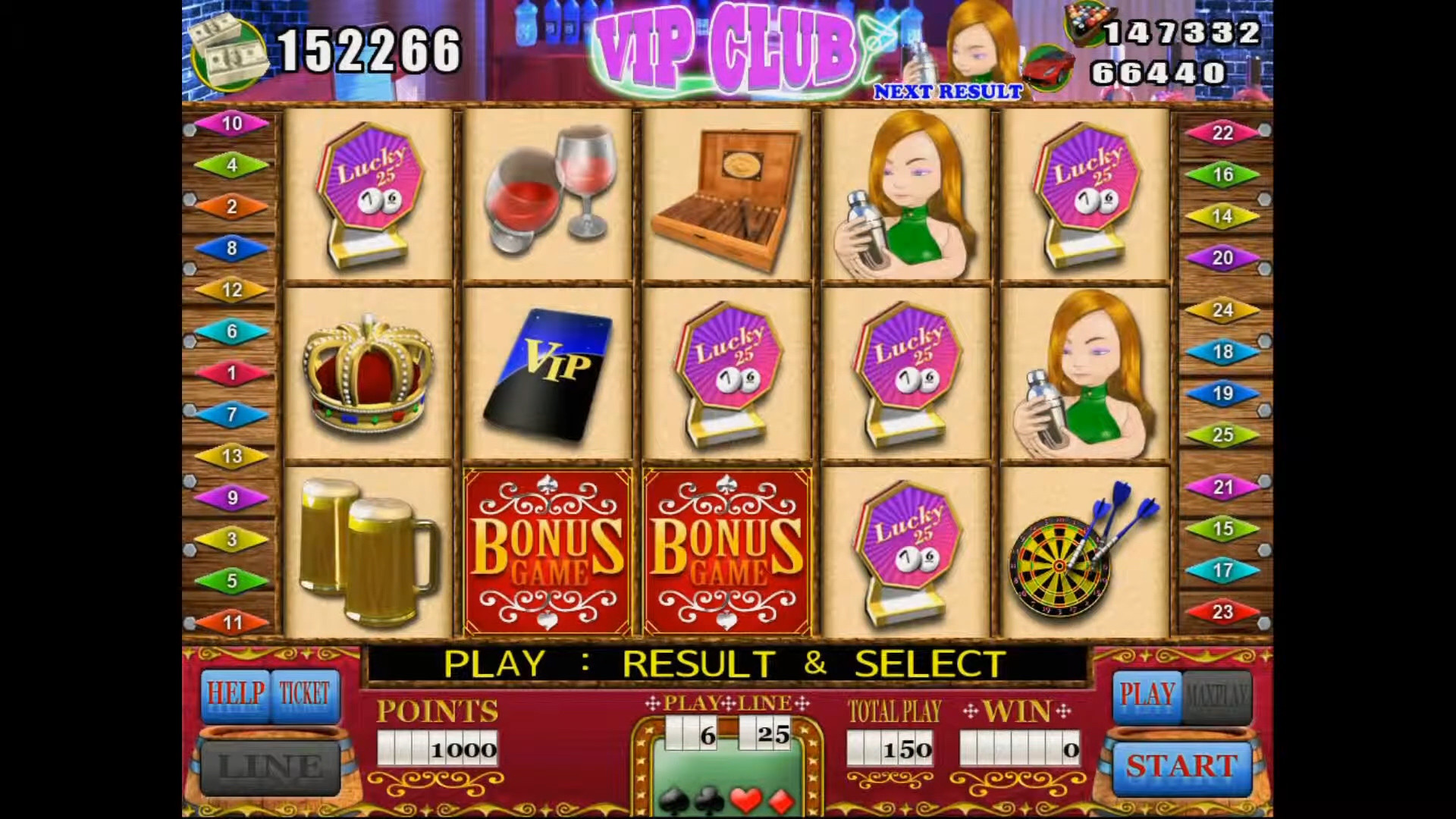Hit the blue PLAY button

point(1147,694)
